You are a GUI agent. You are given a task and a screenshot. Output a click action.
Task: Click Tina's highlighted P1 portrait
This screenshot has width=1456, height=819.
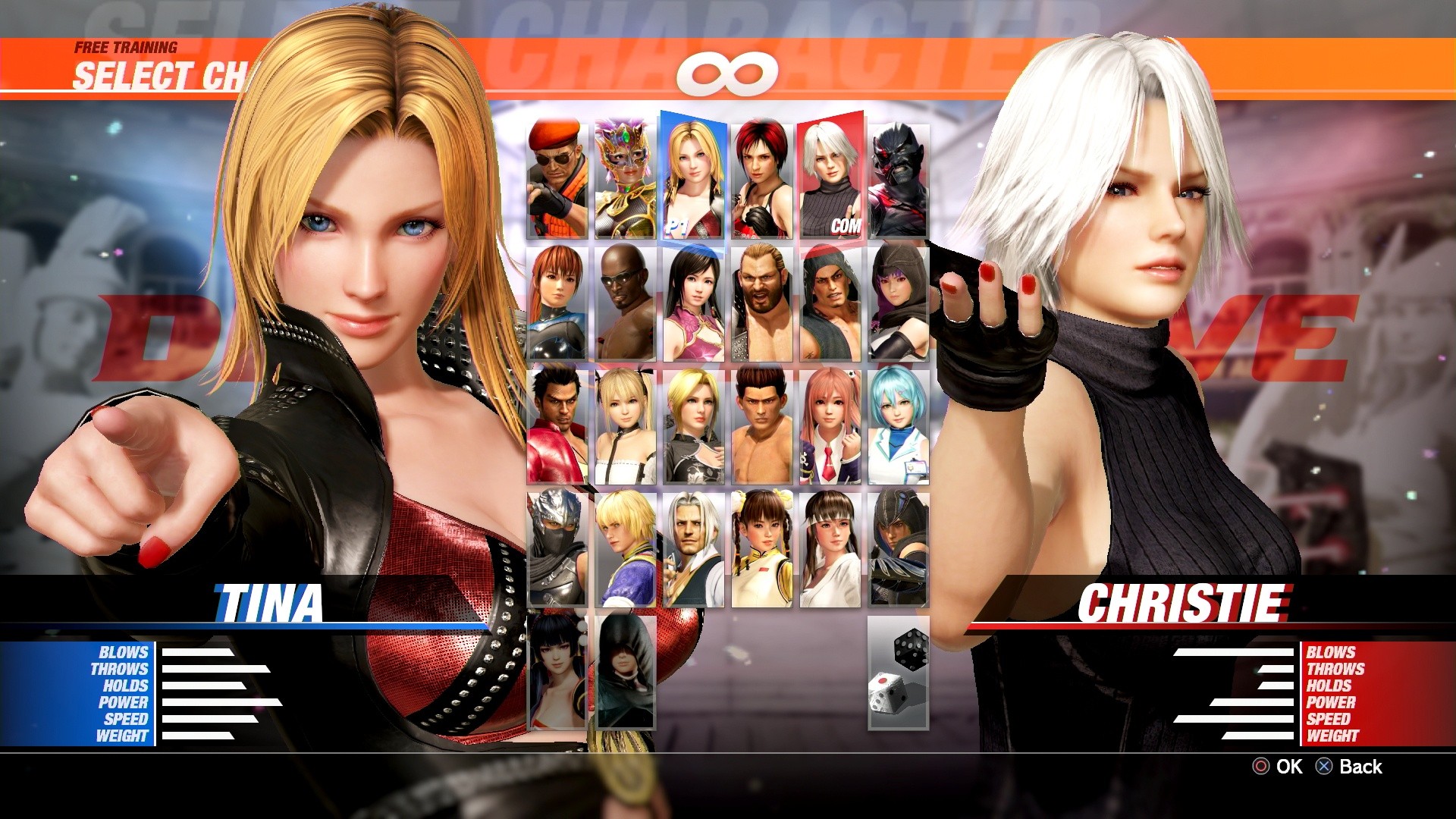click(x=692, y=174)
